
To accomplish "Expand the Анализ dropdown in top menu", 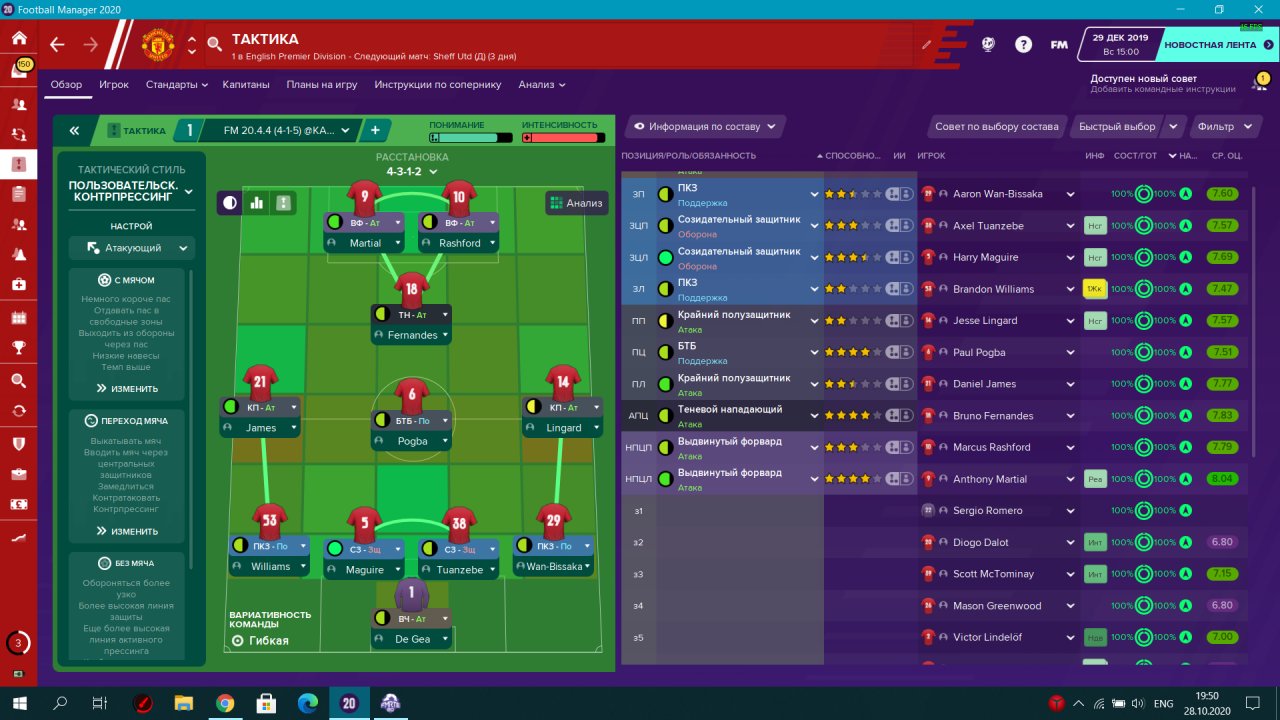I will click(542, 85).
